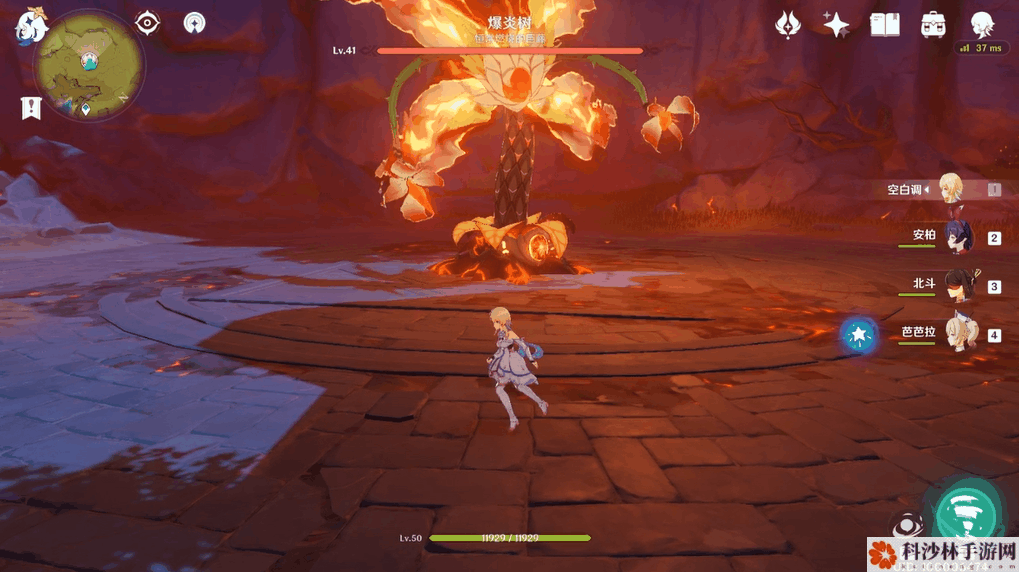Viewport: 1019px width, 572px height.
Task: Open the four-point star events icon
Action: [836, 24]
